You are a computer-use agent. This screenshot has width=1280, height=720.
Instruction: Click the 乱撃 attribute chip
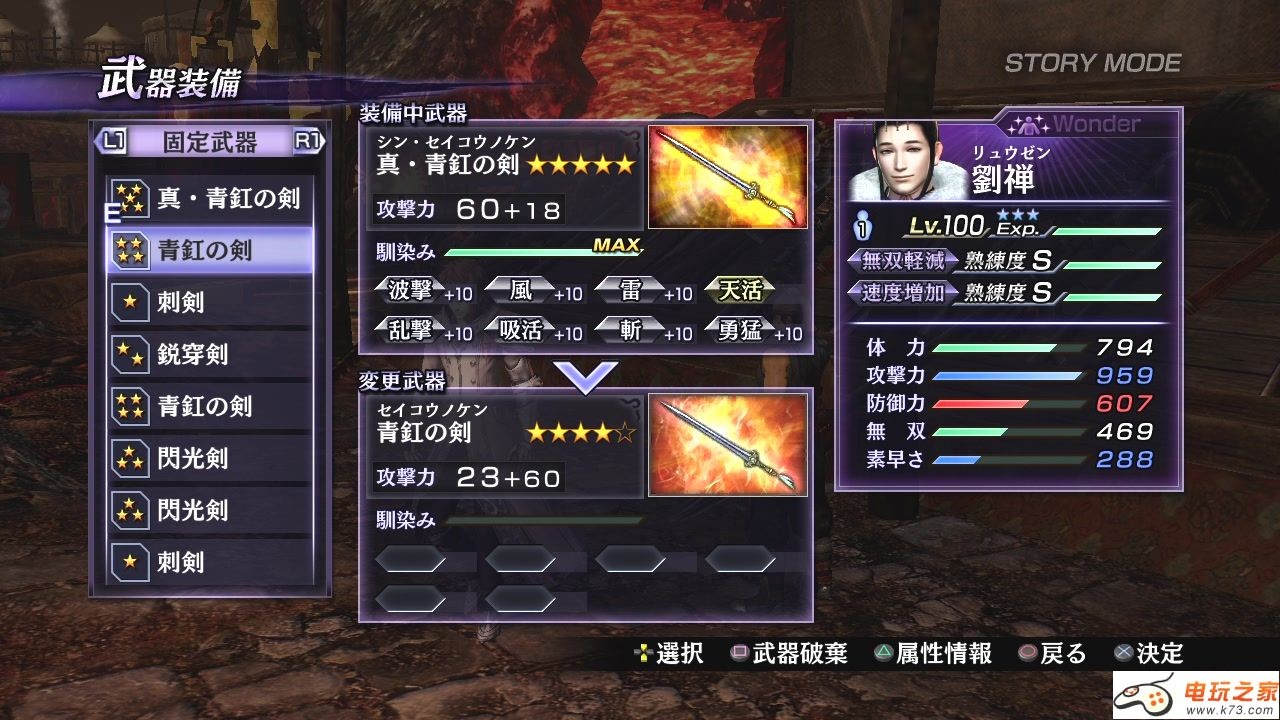413,330
